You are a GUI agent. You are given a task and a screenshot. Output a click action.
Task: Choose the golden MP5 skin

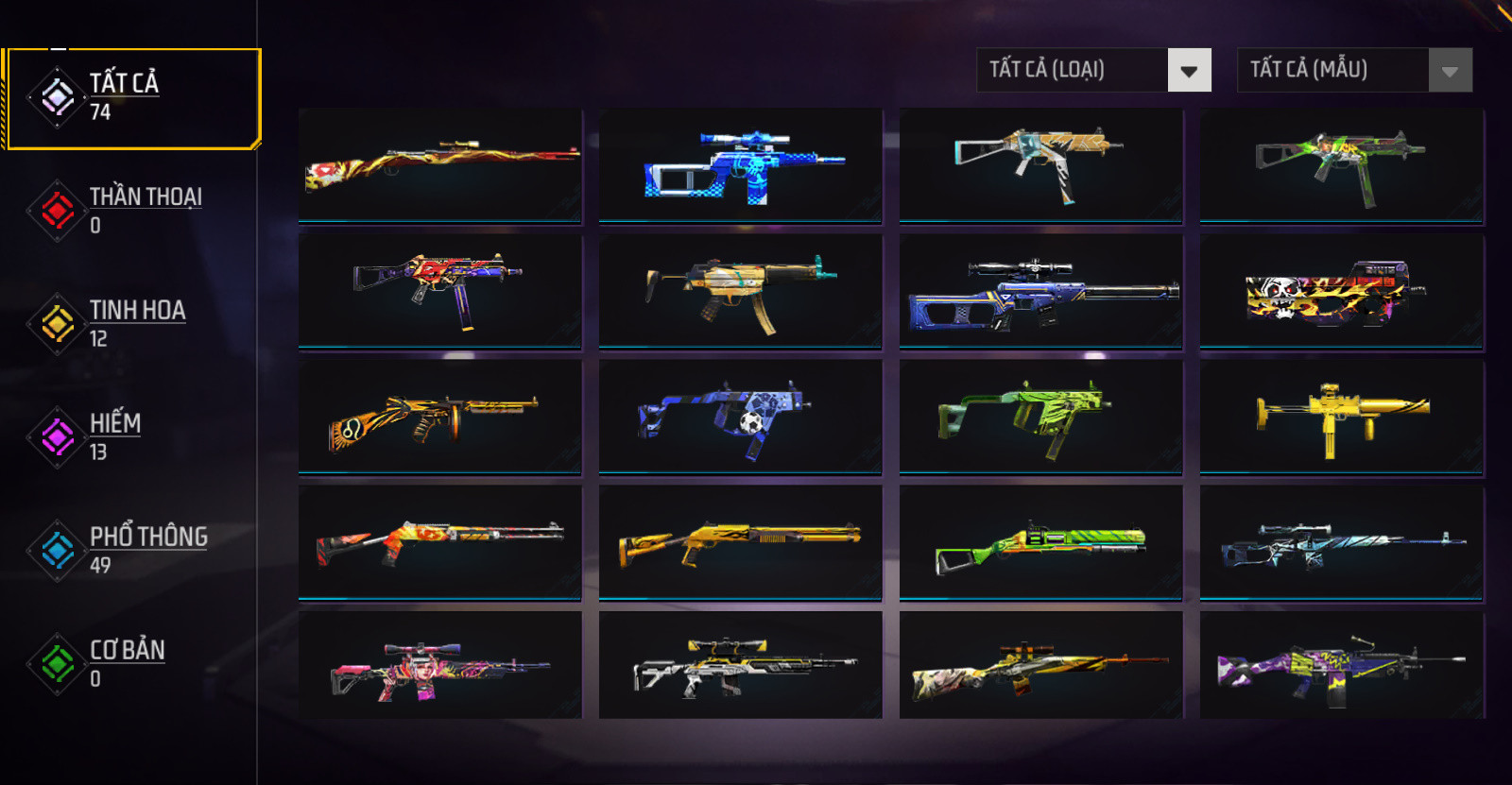tap(740, 292)
